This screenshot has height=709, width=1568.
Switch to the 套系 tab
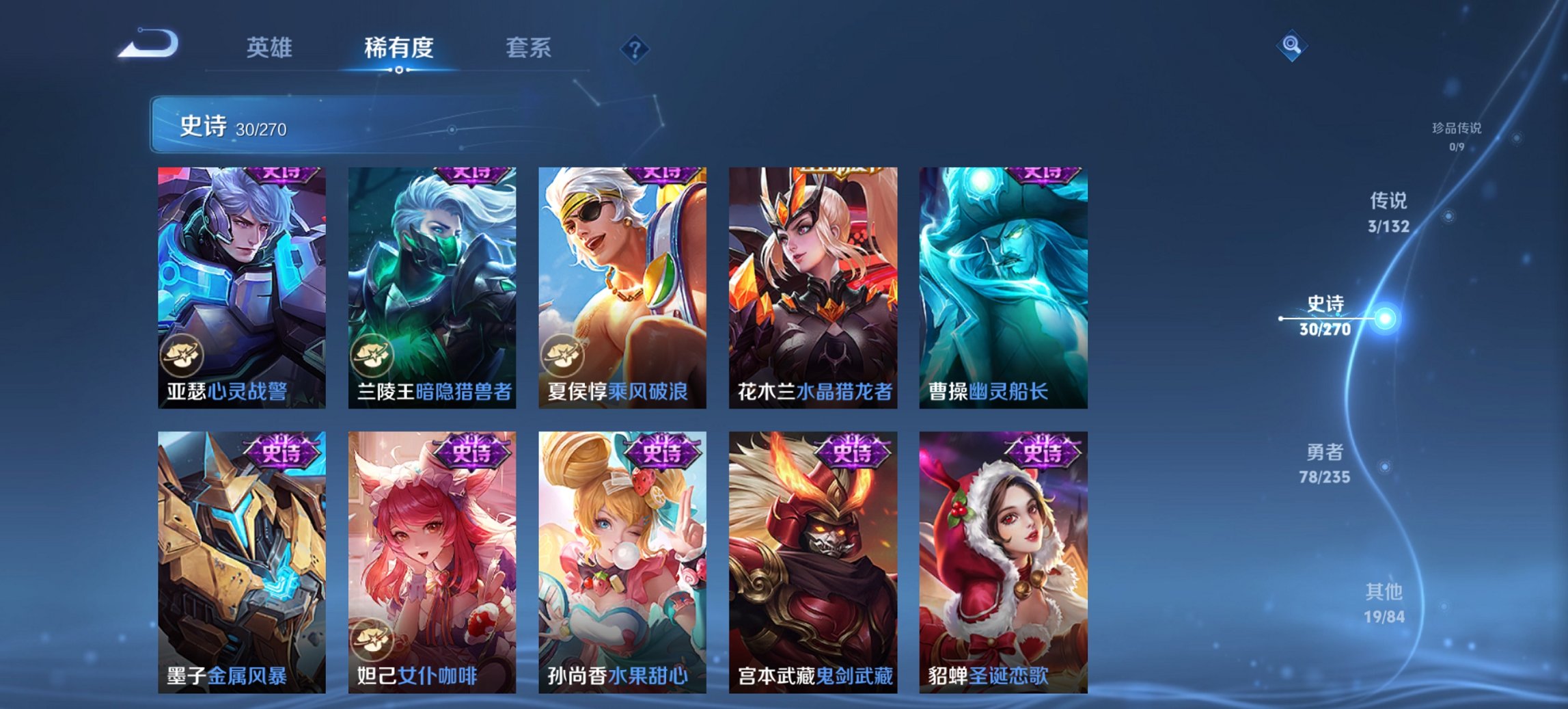tap(529, 48)
